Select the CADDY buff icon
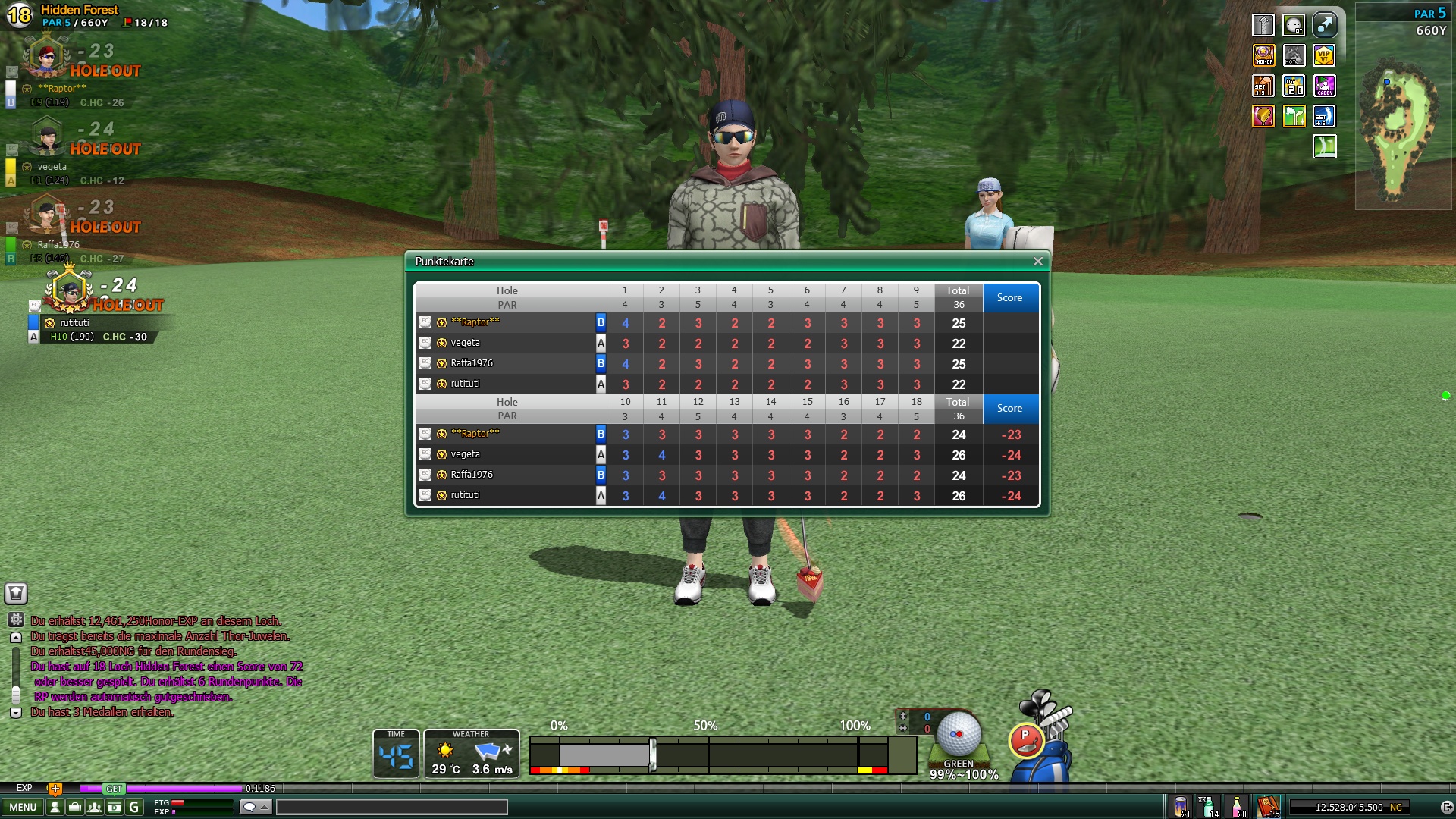This screenshot has height=819, width=1456. (1324, 86)
